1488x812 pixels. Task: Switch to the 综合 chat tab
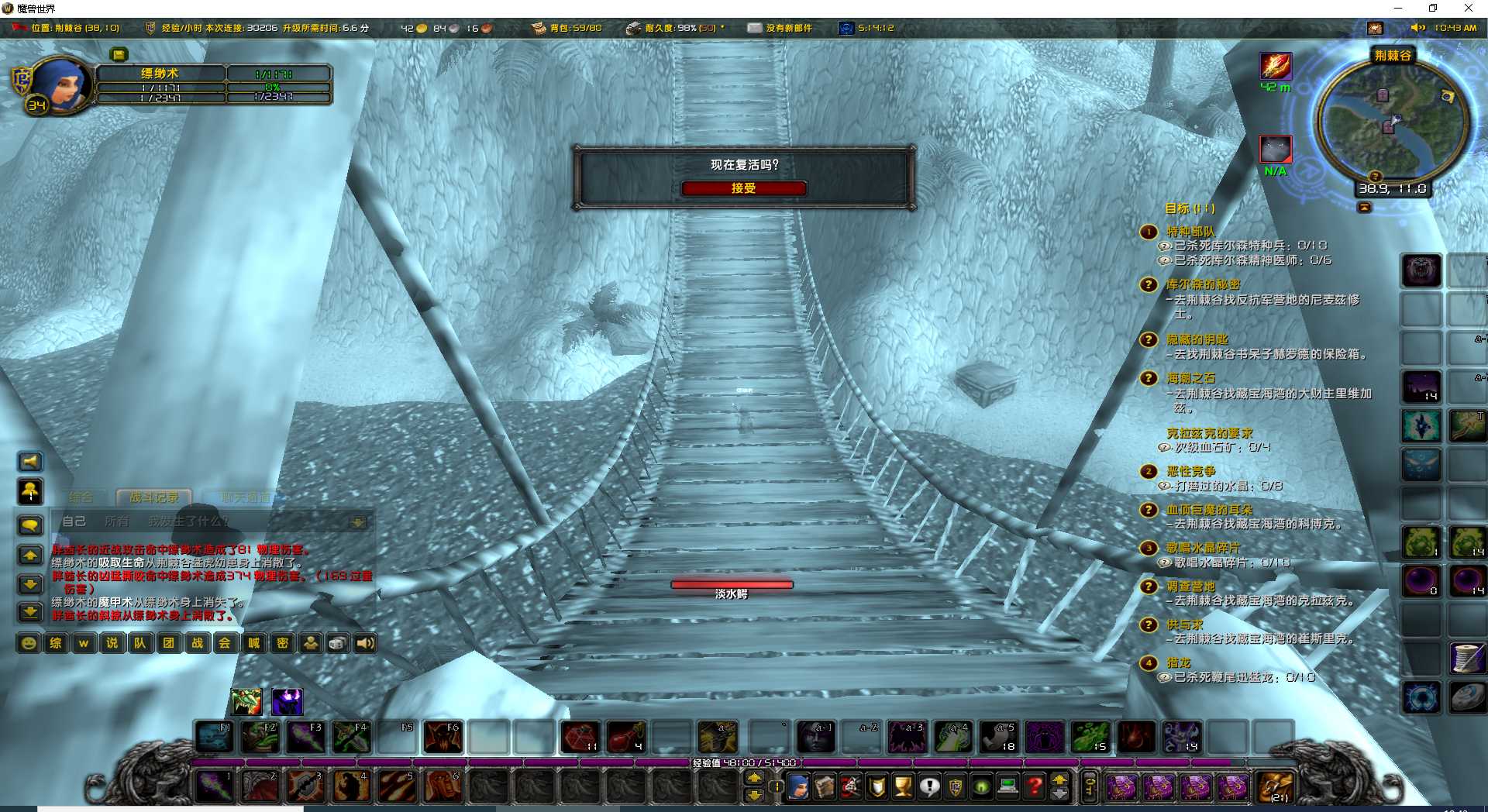click(x=81, y=497)
